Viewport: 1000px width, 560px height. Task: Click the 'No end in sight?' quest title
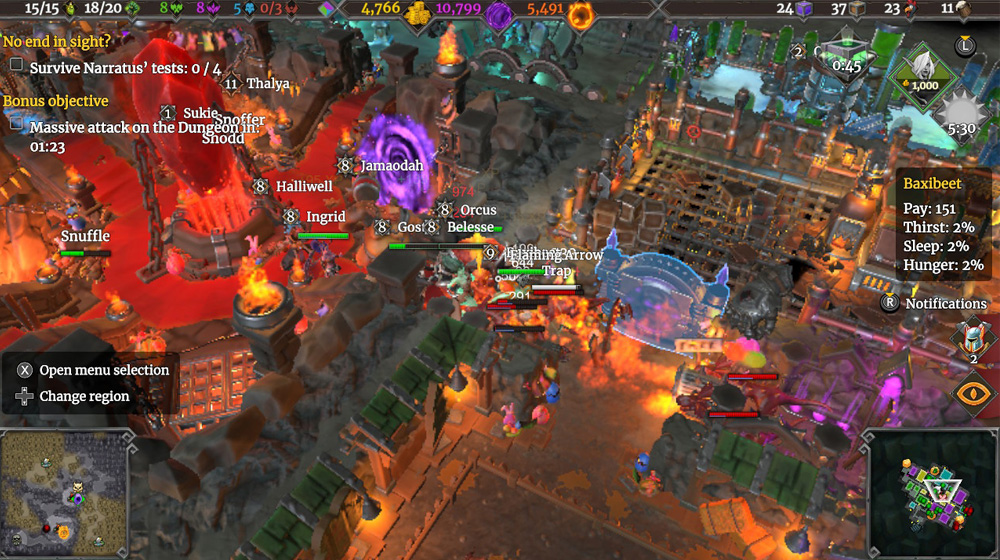coord(57,42)
